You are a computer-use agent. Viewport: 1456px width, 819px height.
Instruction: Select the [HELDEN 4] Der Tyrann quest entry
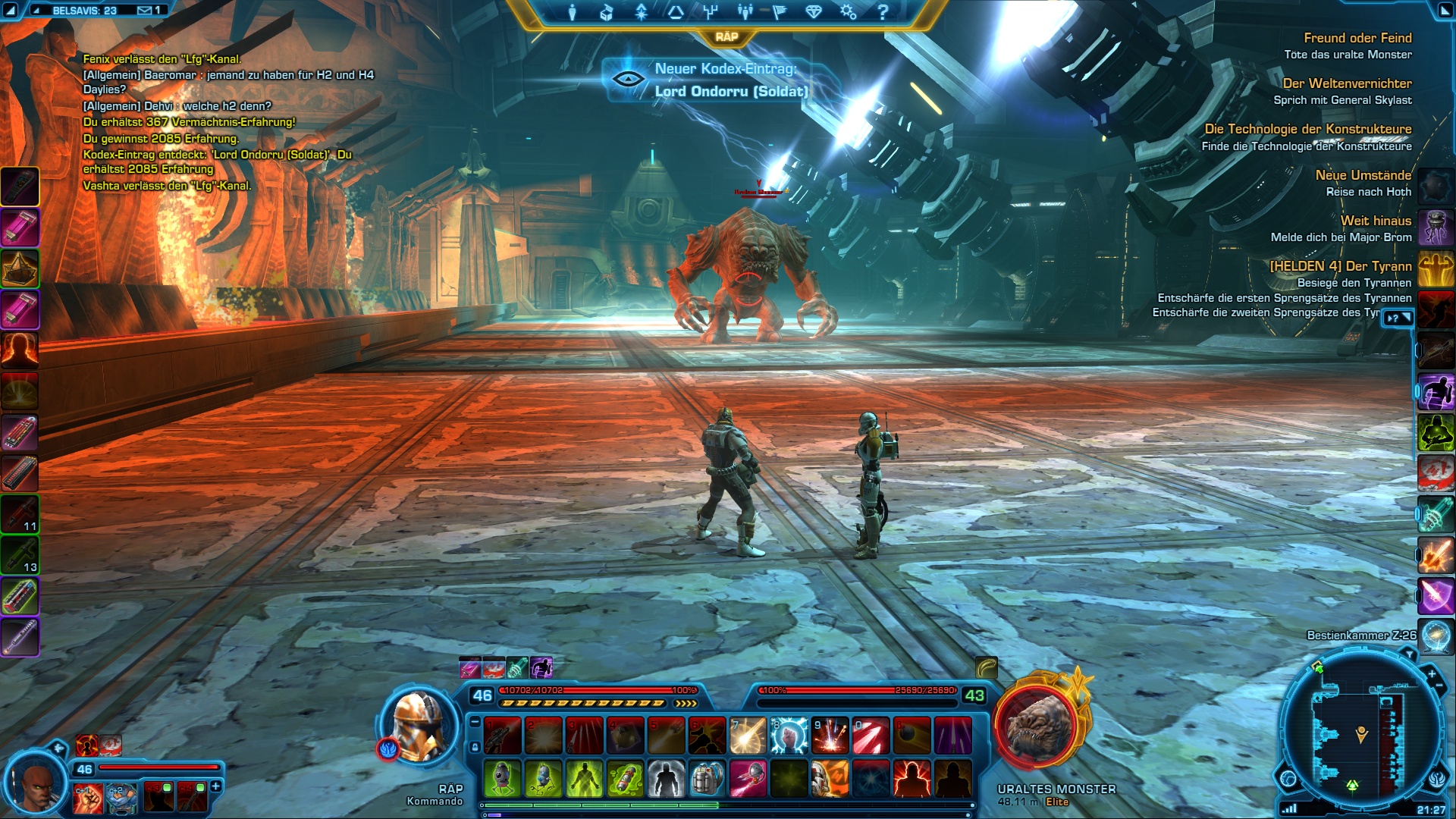1340,266
